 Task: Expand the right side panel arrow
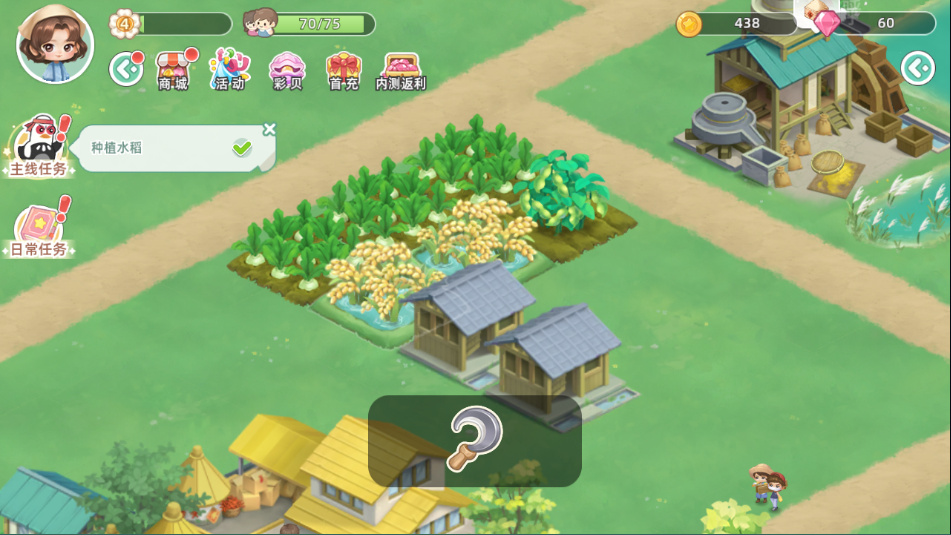(x=917, y=68)
